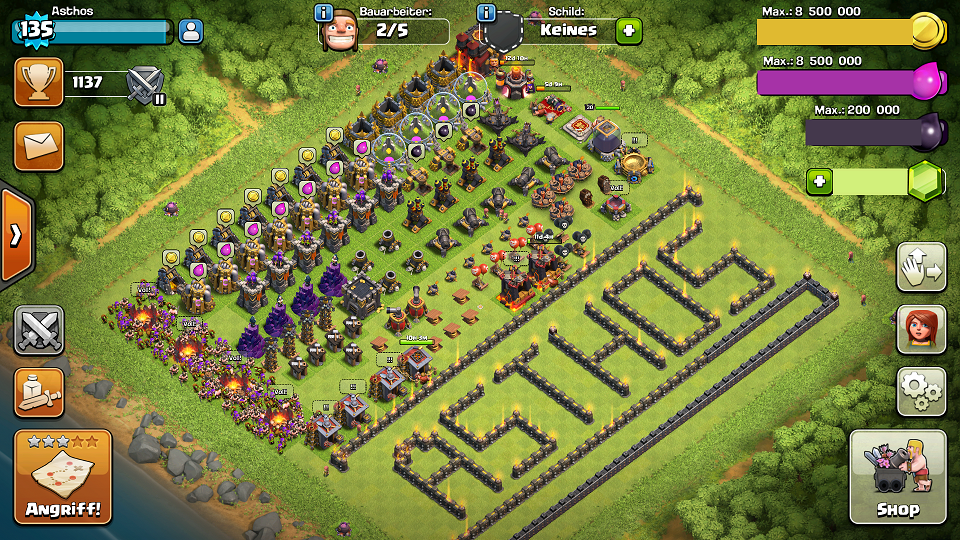Expand the orange side arrow panel
This screenshot has height=540, width=960.
[x=16, y=235]
